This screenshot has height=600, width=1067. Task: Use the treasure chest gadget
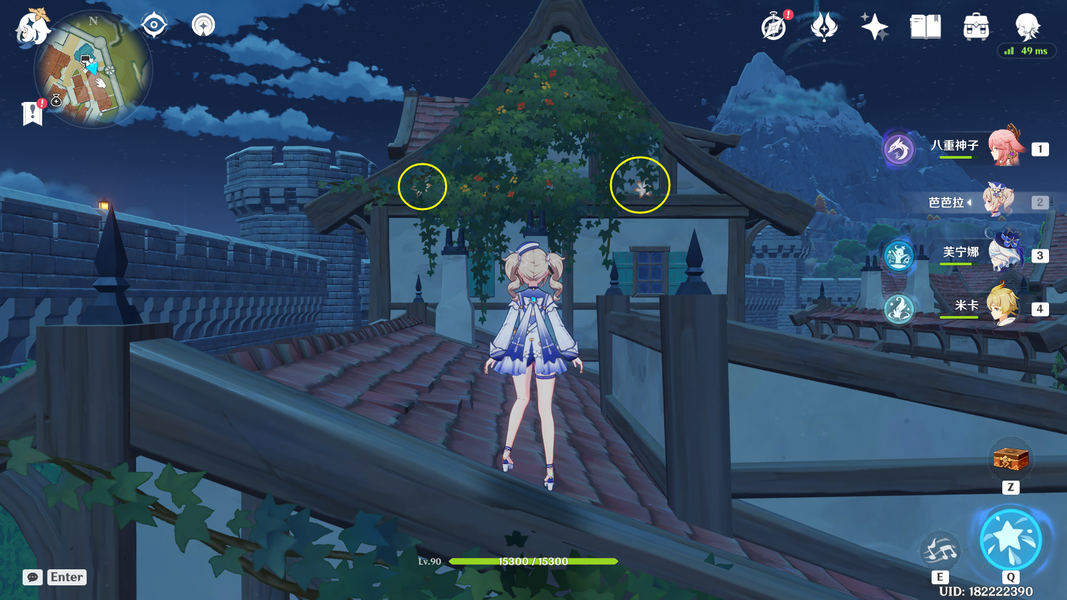click(1010, 461)
